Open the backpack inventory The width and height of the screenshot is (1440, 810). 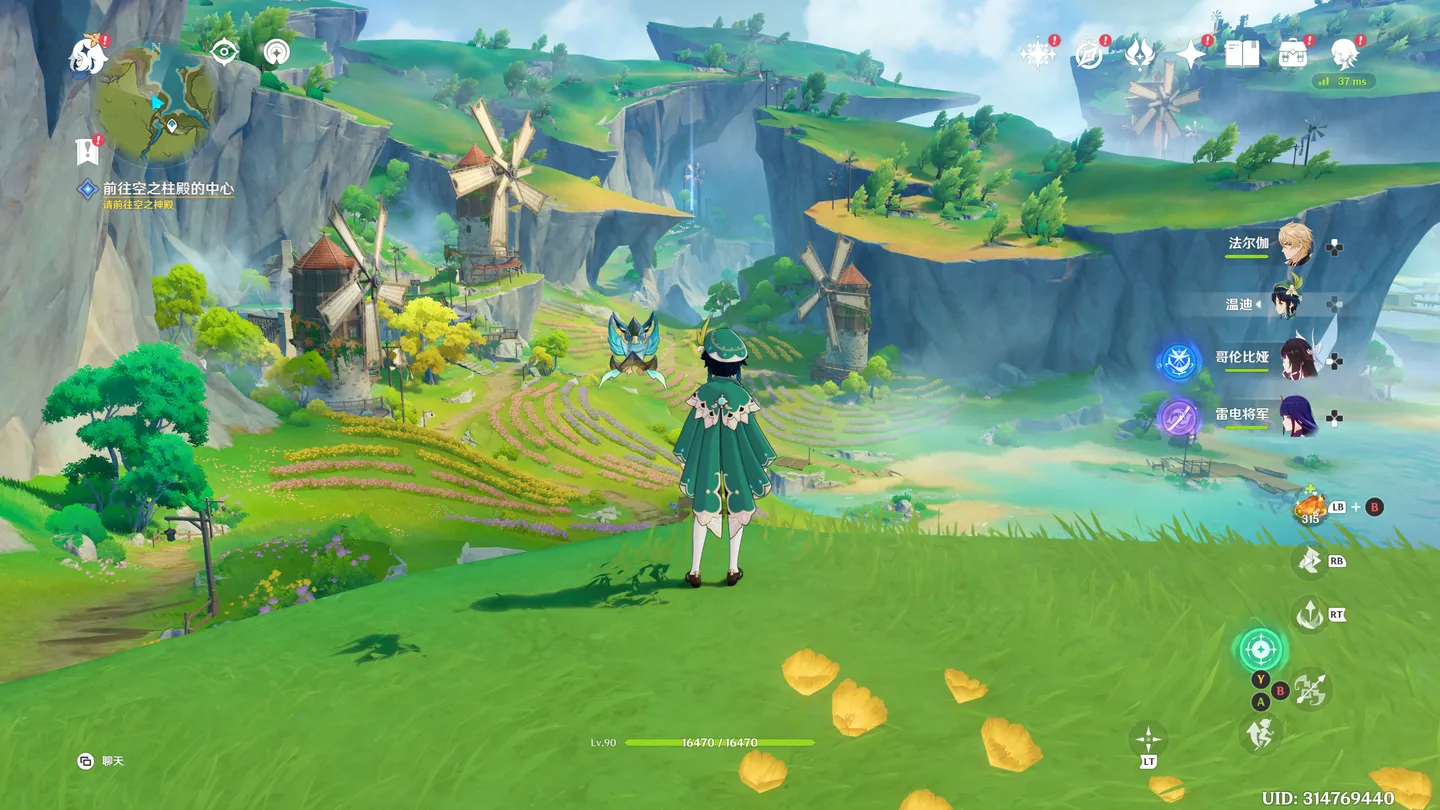[1292, 54]
